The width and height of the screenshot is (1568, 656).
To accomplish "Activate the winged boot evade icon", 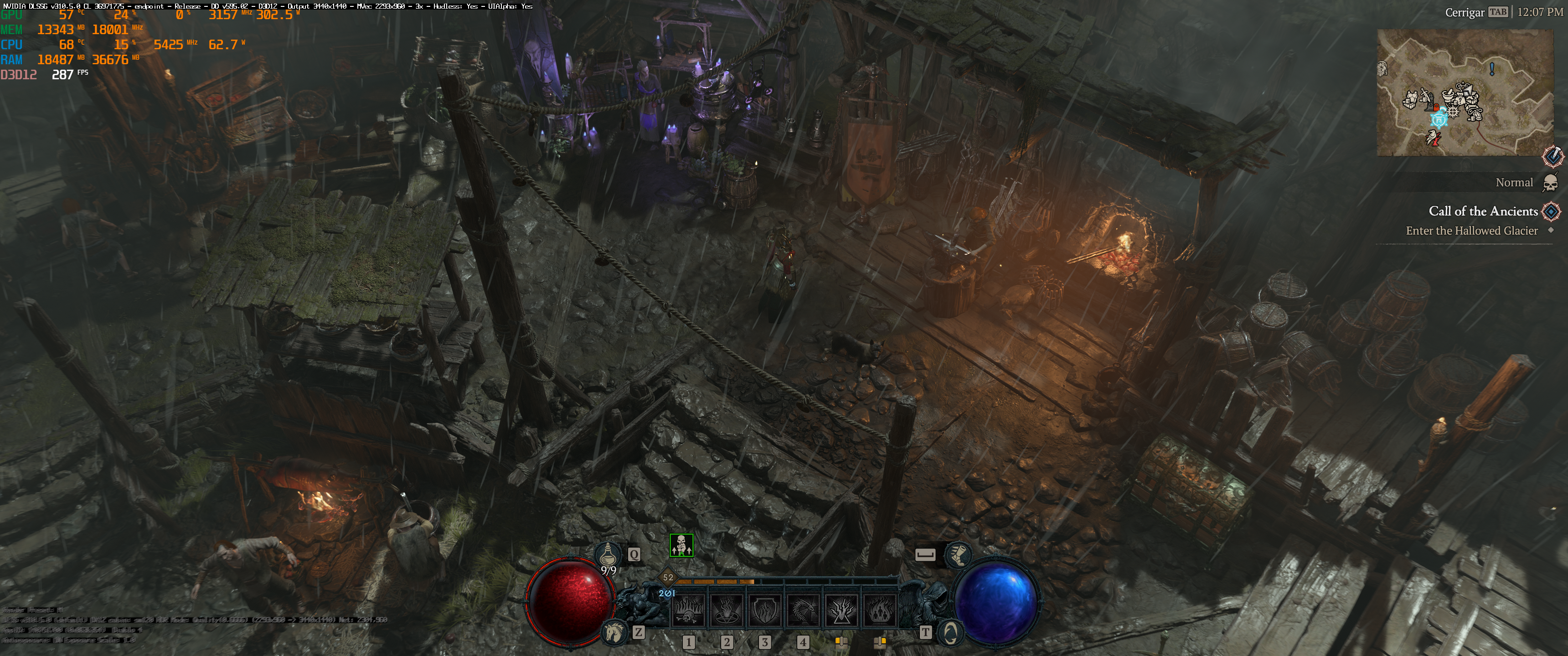I will [x=958, y=554].
